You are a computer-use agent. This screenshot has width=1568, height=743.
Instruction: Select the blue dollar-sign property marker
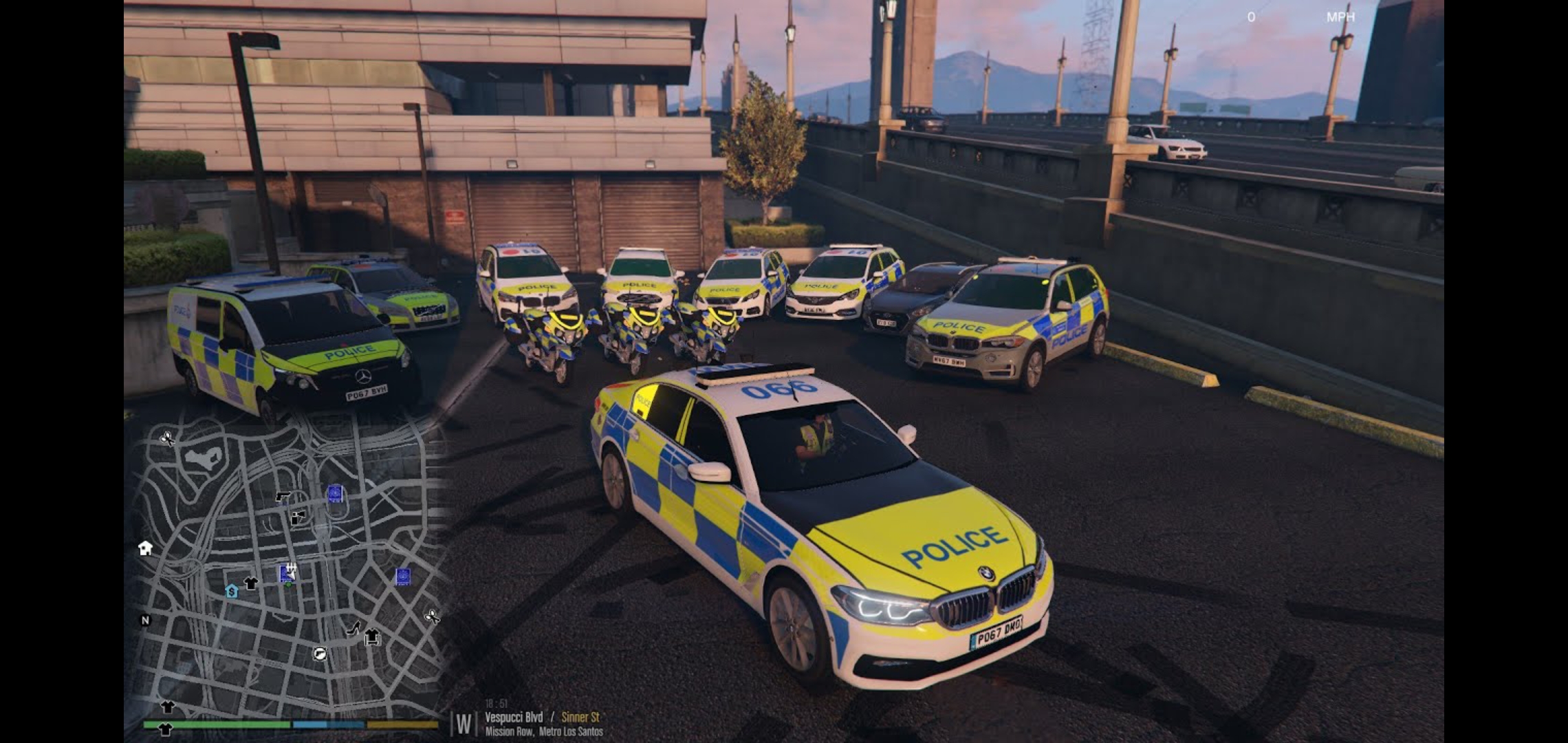(232, 591)
